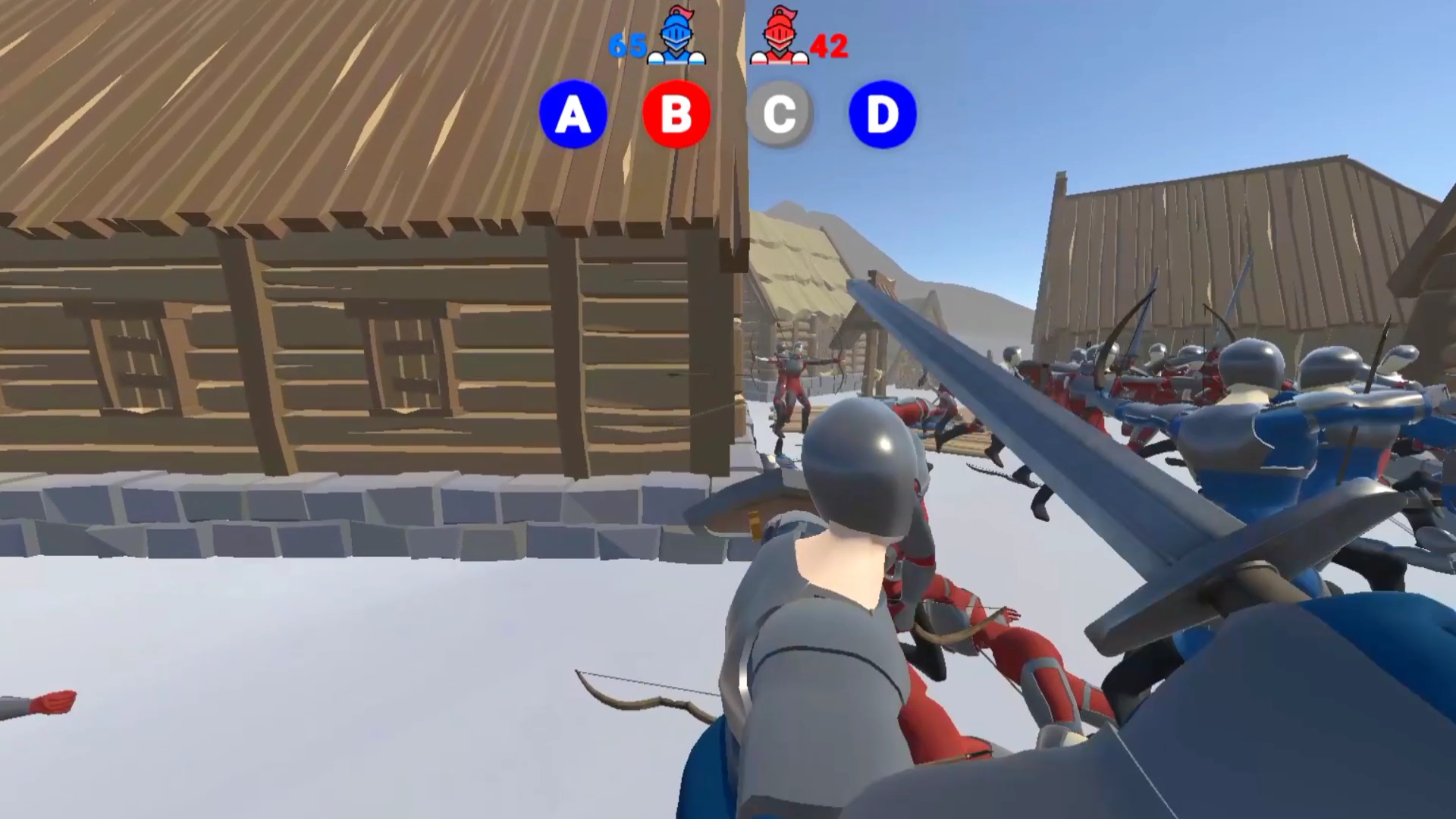Activate team B by clicking its red circle
The width and height of the screenshot is (1456, 819).
click(x=676, y=114)
